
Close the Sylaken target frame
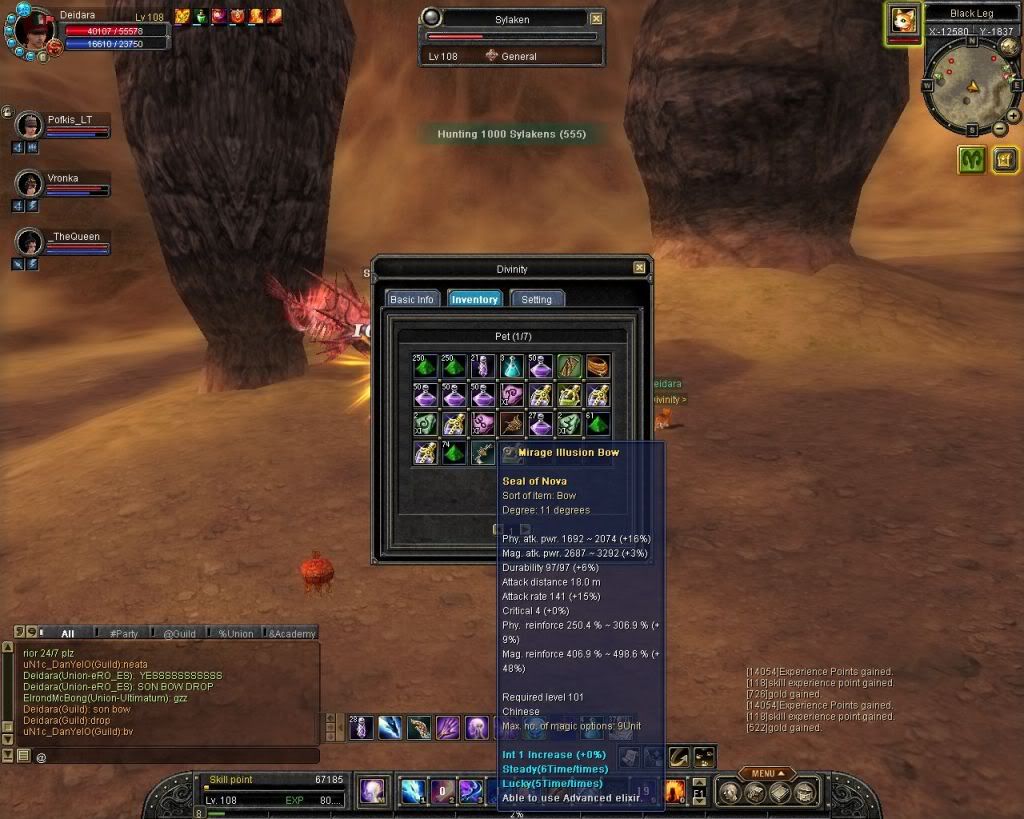[x=596, y=18]
